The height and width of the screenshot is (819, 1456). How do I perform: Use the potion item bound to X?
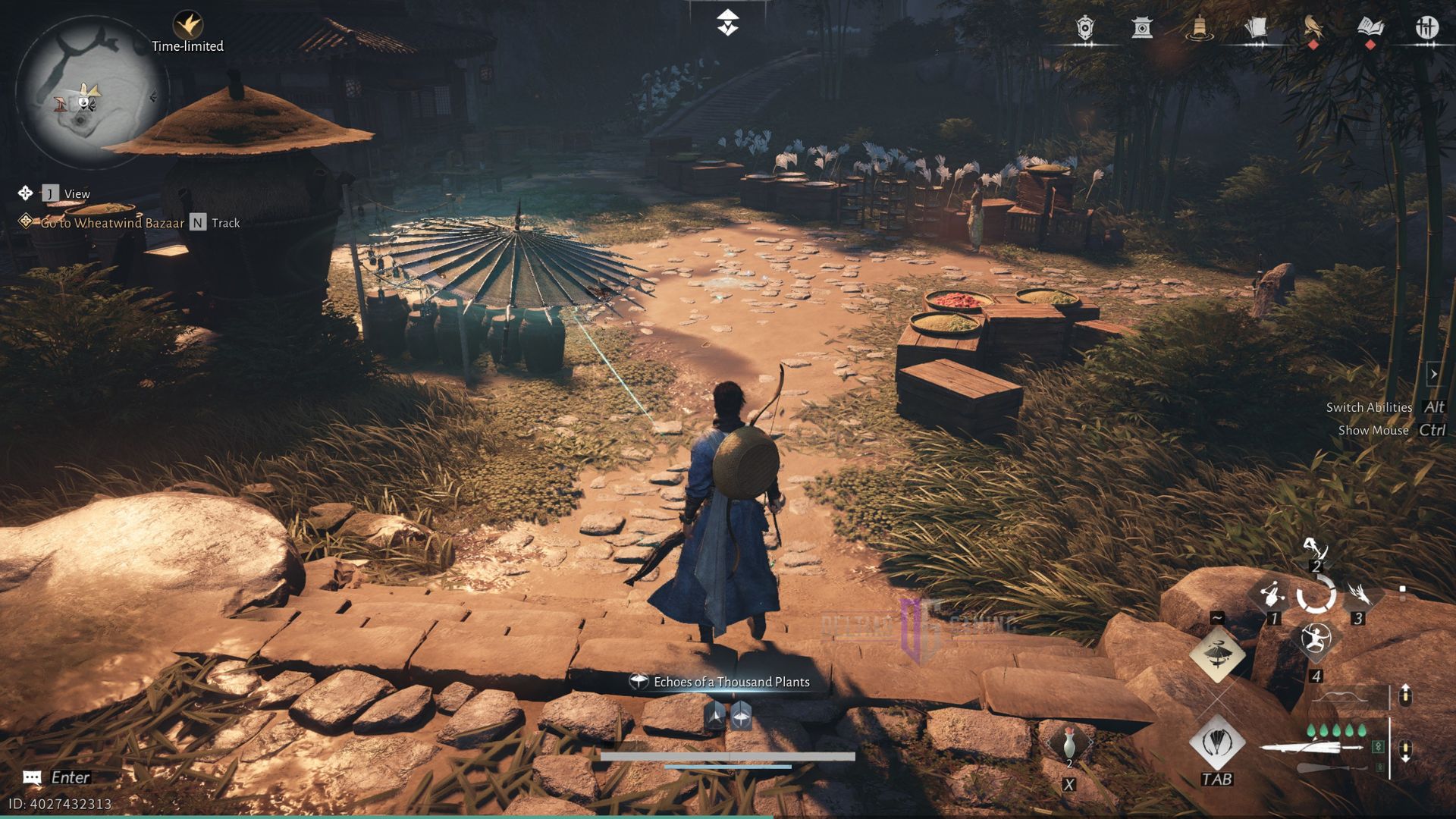coord(1069,742)
